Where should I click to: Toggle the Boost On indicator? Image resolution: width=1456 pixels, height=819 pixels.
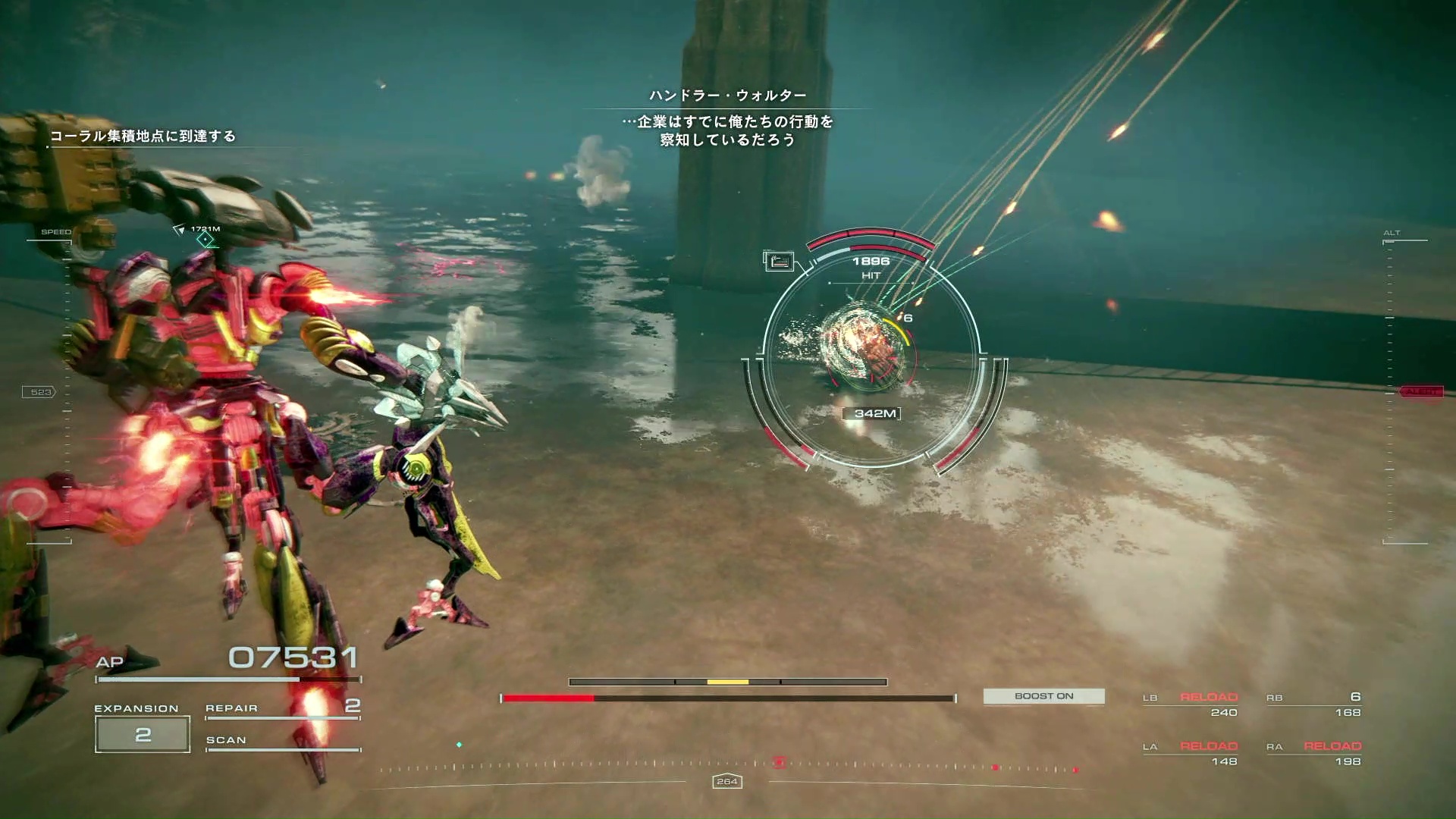pos(1043,696)
